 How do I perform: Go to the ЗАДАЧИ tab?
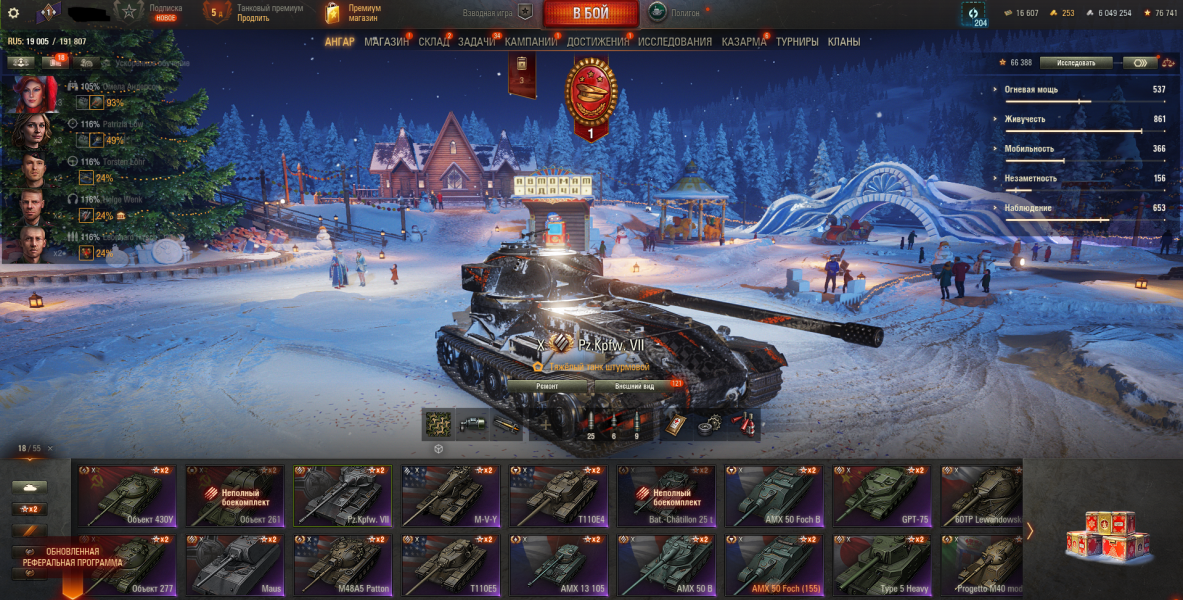click(x=478, y=42)
